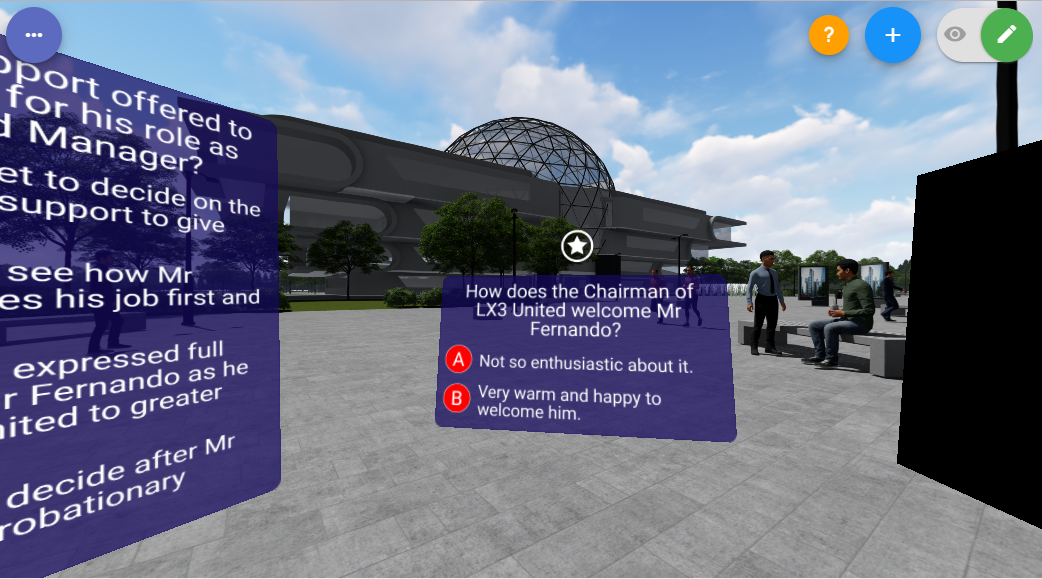Select the star marker above the question
This screenshot has width=1042, height=579.
pyautogui.click(x=577, y=245)
